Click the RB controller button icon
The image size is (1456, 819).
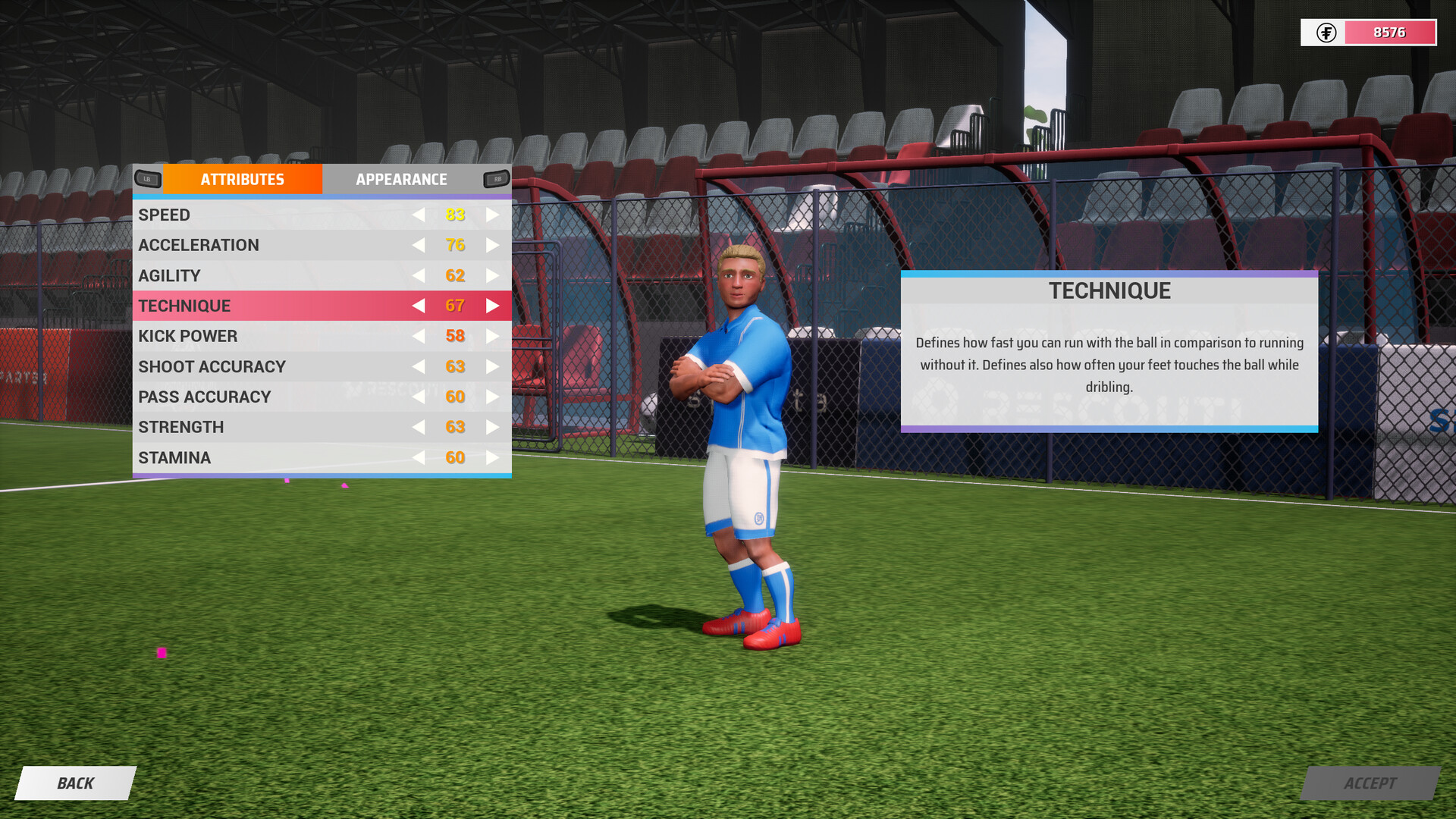[497, 179]
